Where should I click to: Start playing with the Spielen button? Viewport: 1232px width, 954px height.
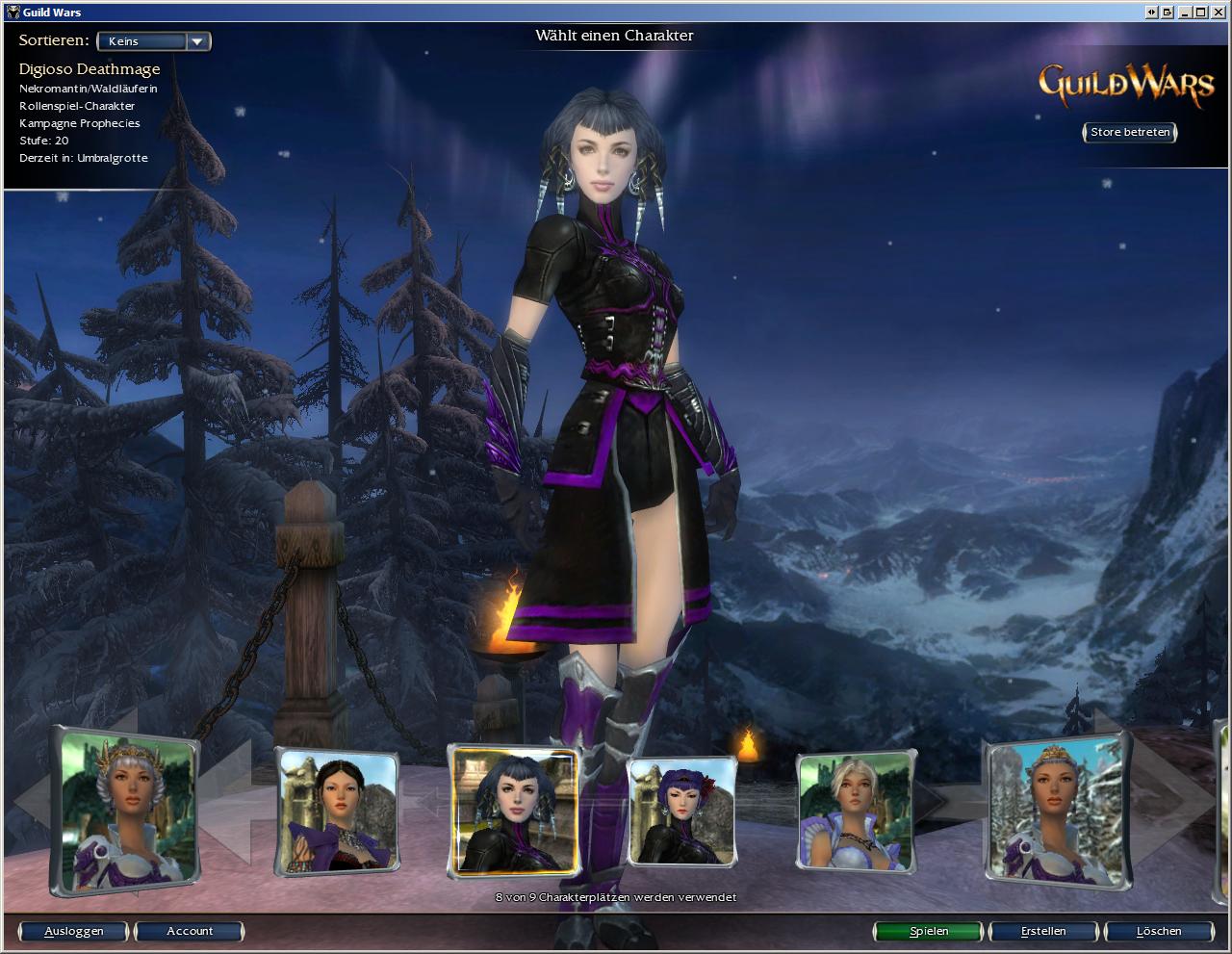click(x=929, y=931)
